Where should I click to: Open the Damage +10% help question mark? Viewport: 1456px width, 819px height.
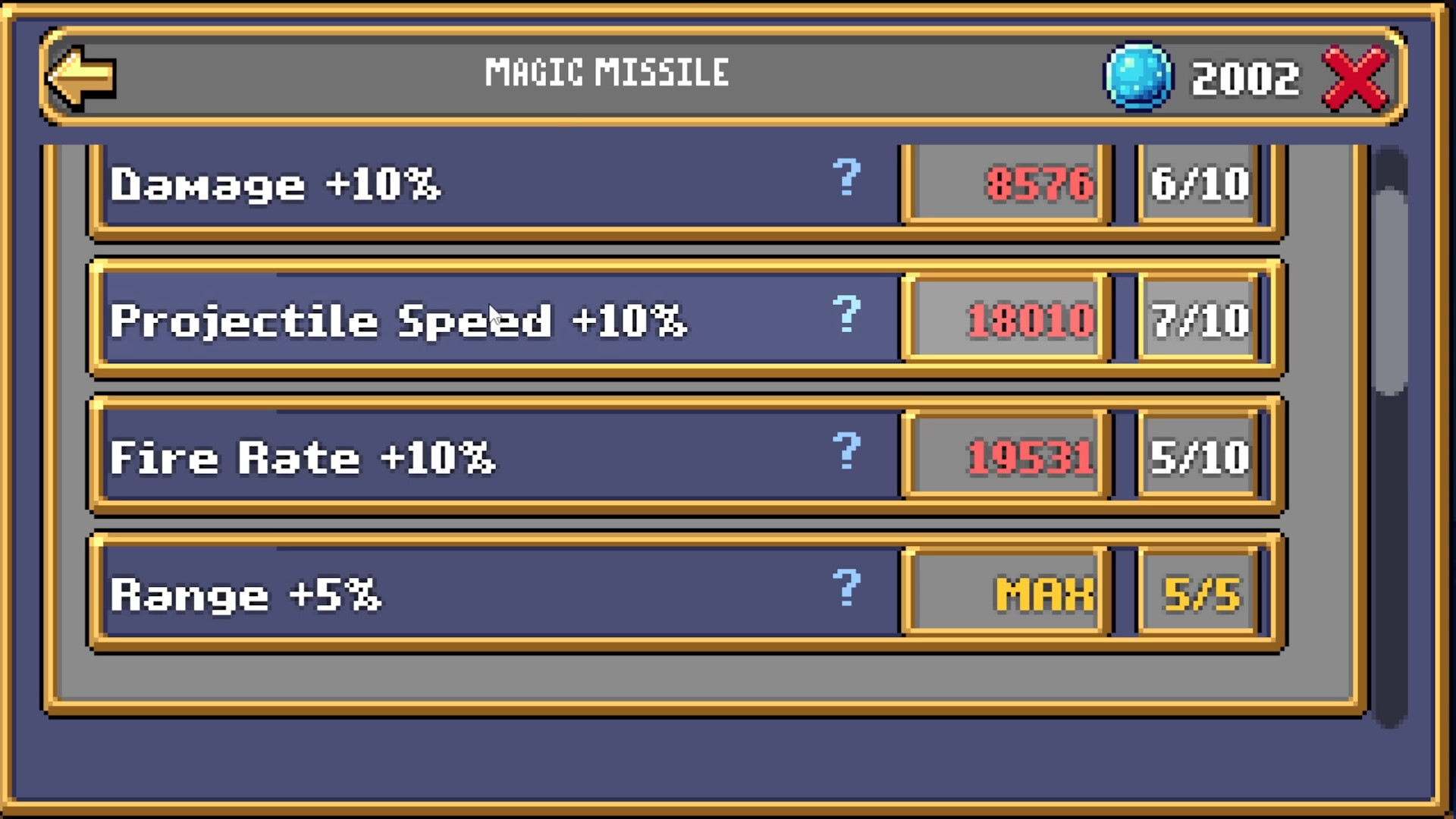[x=847, y=180]
